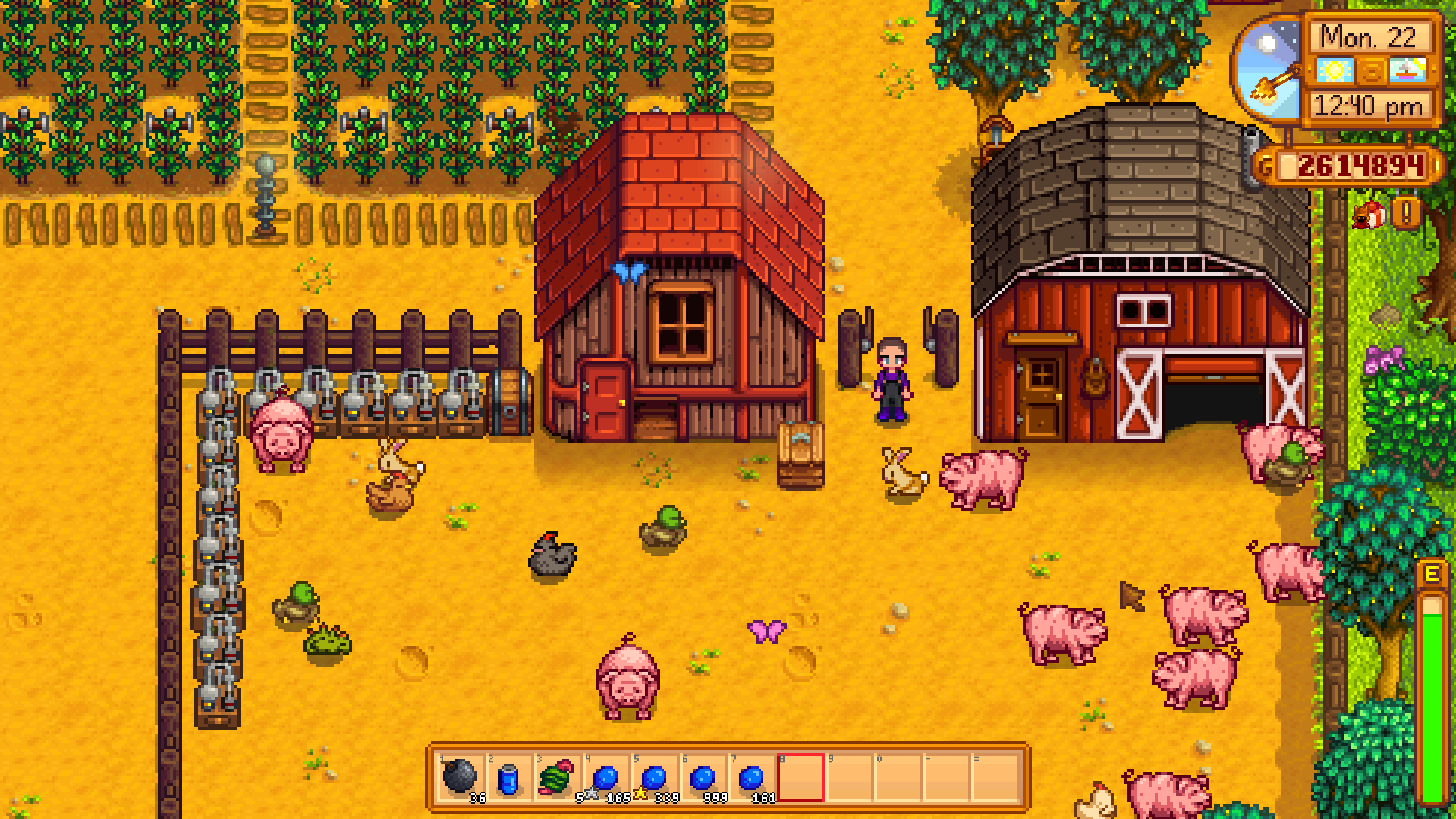The height and width of the screenshot is (819, 1456).
Task: Click the sun weather icon on the clock
Action: tap(1336, 70)
